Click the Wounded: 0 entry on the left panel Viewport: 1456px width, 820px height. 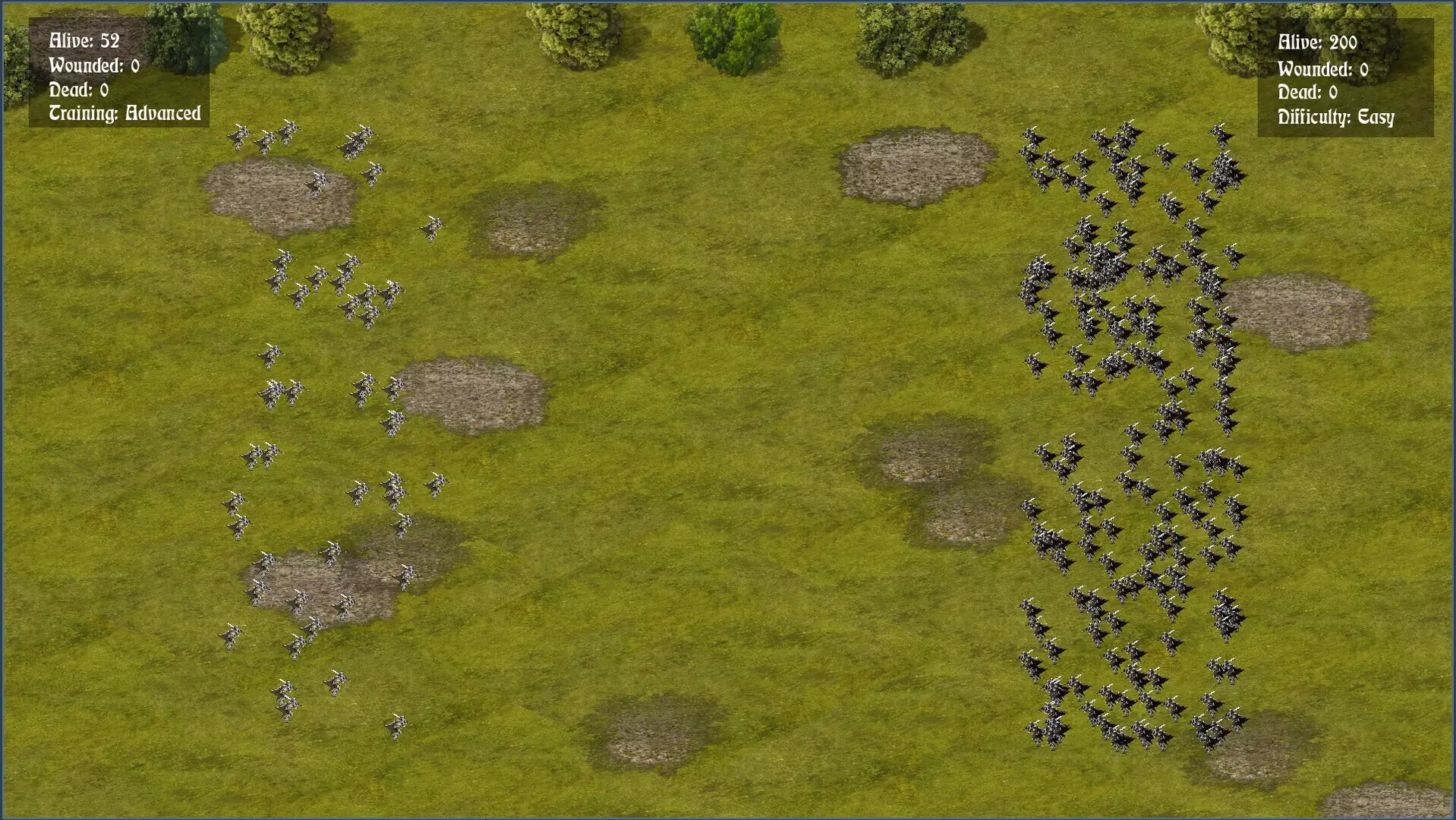(95, 66)
